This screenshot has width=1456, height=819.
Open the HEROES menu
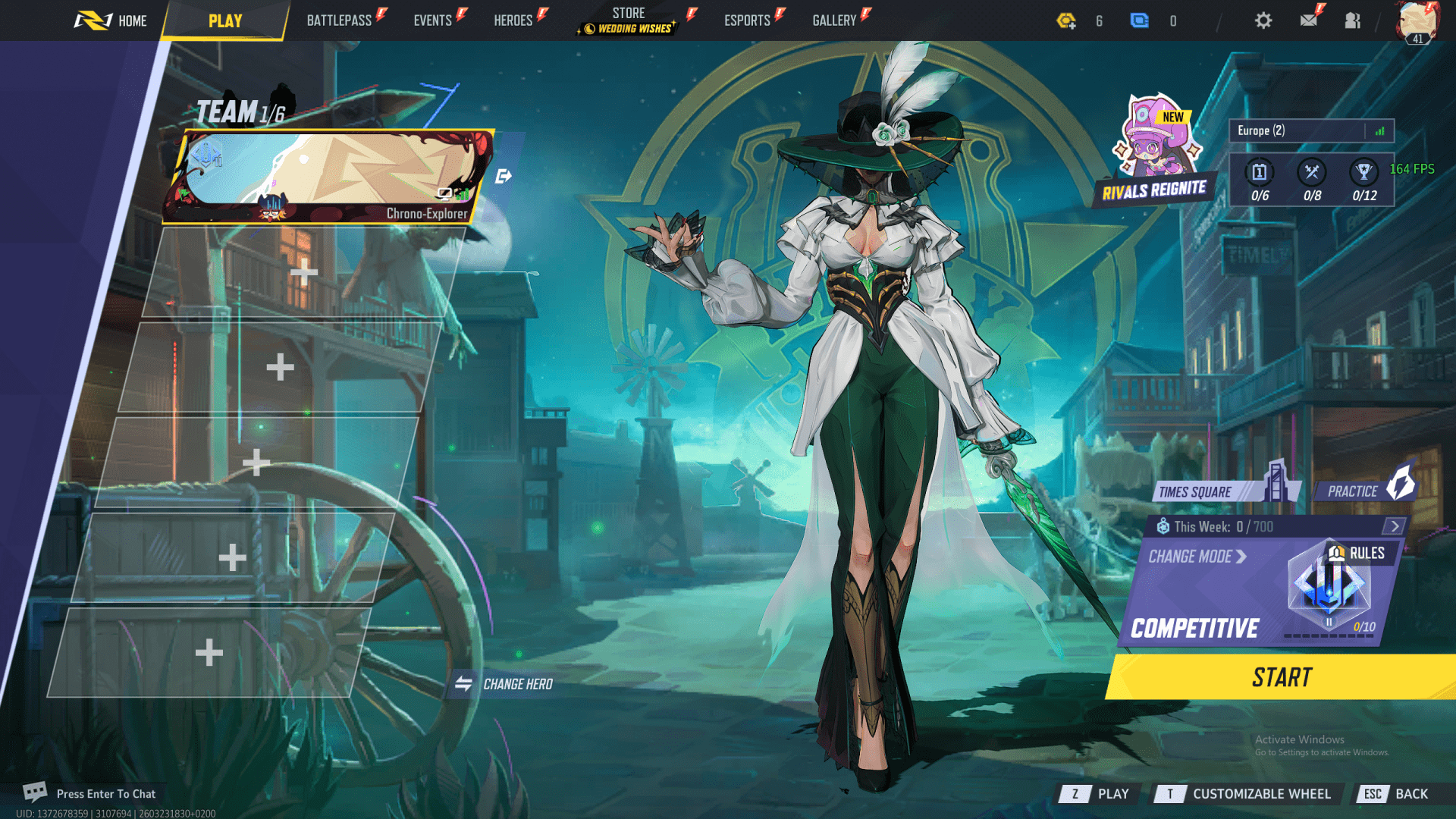513,20
